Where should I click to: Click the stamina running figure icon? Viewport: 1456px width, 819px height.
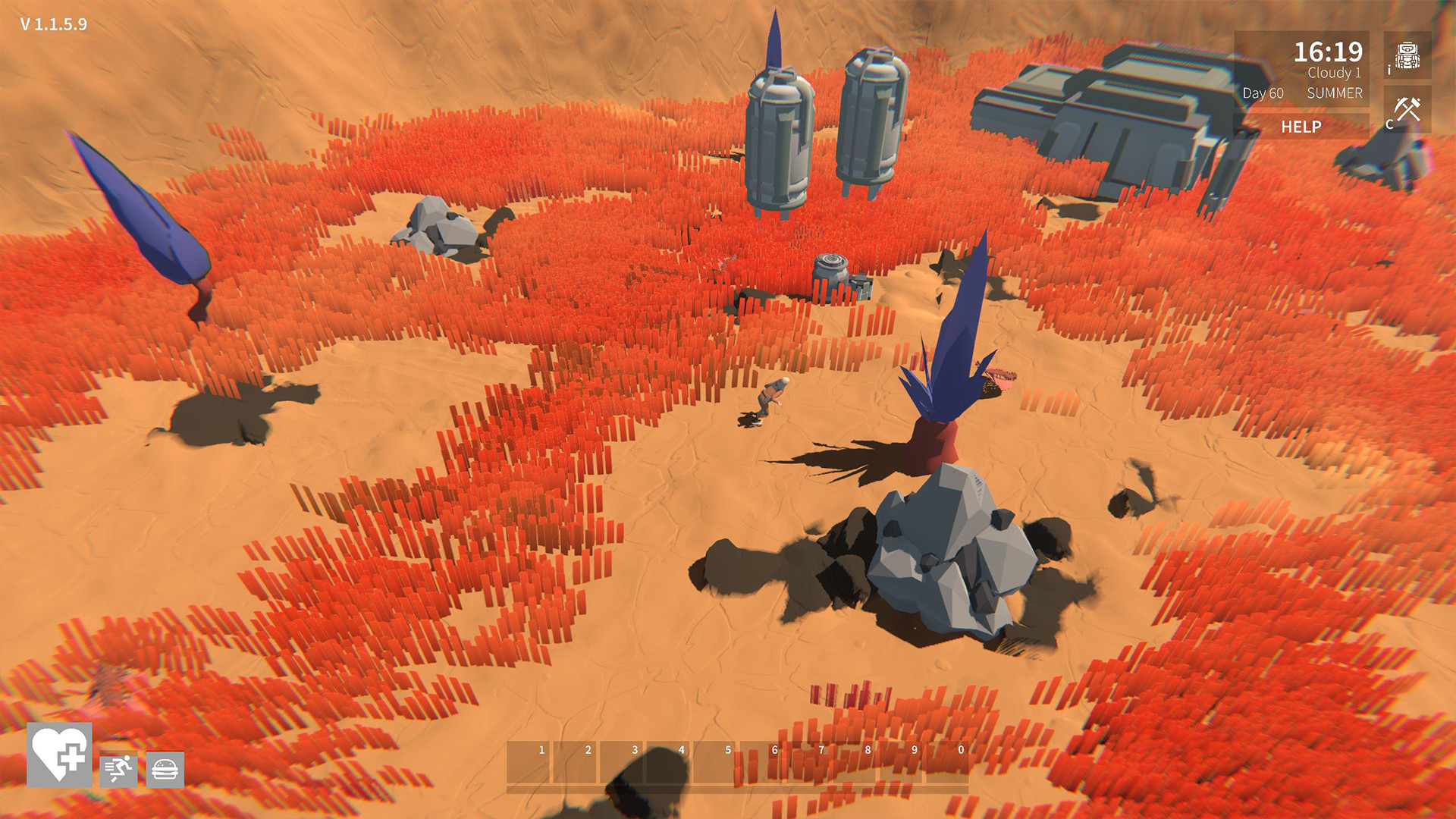tap(119, 772)
